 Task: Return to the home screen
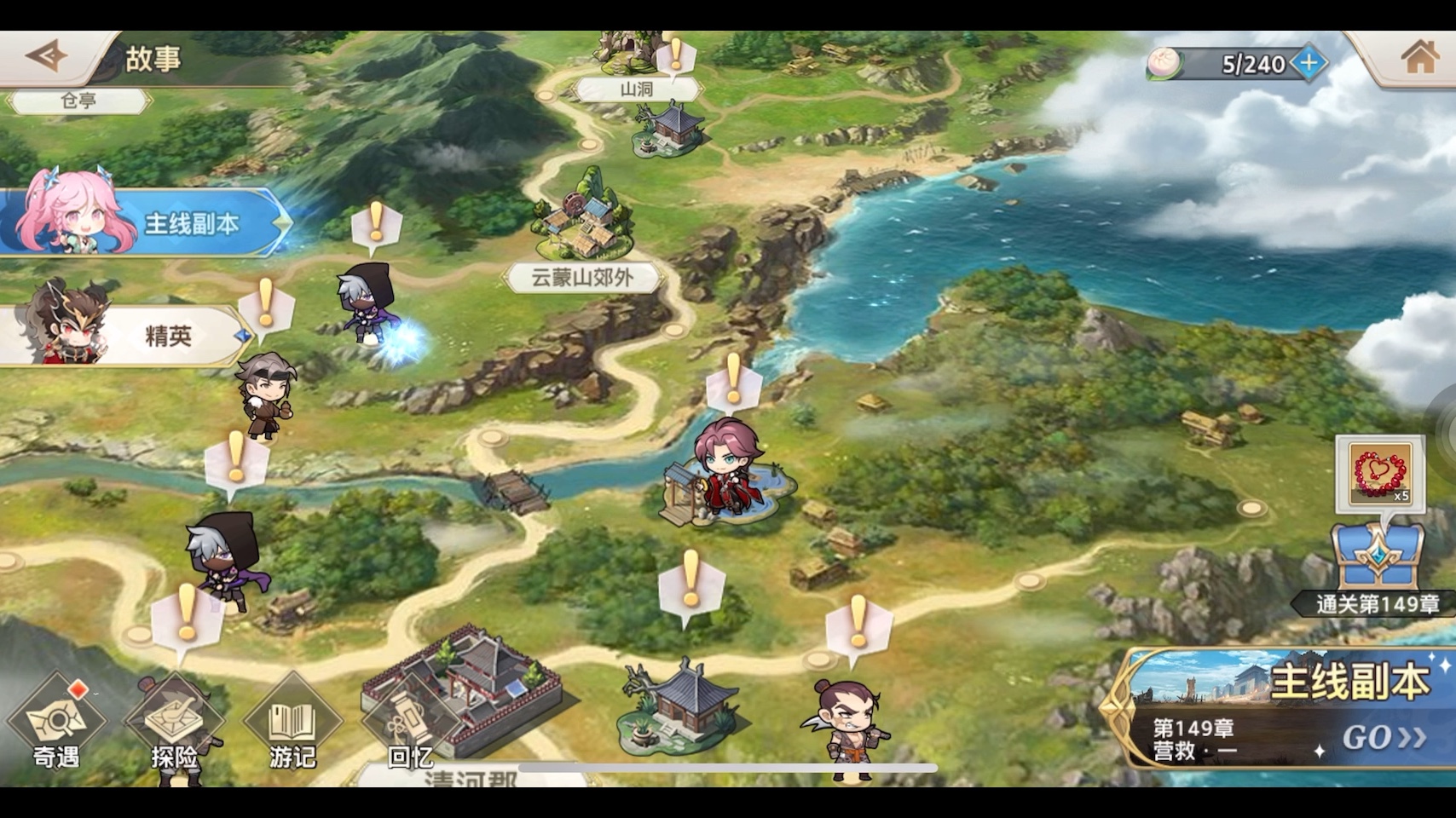[x=1418, y=58]
